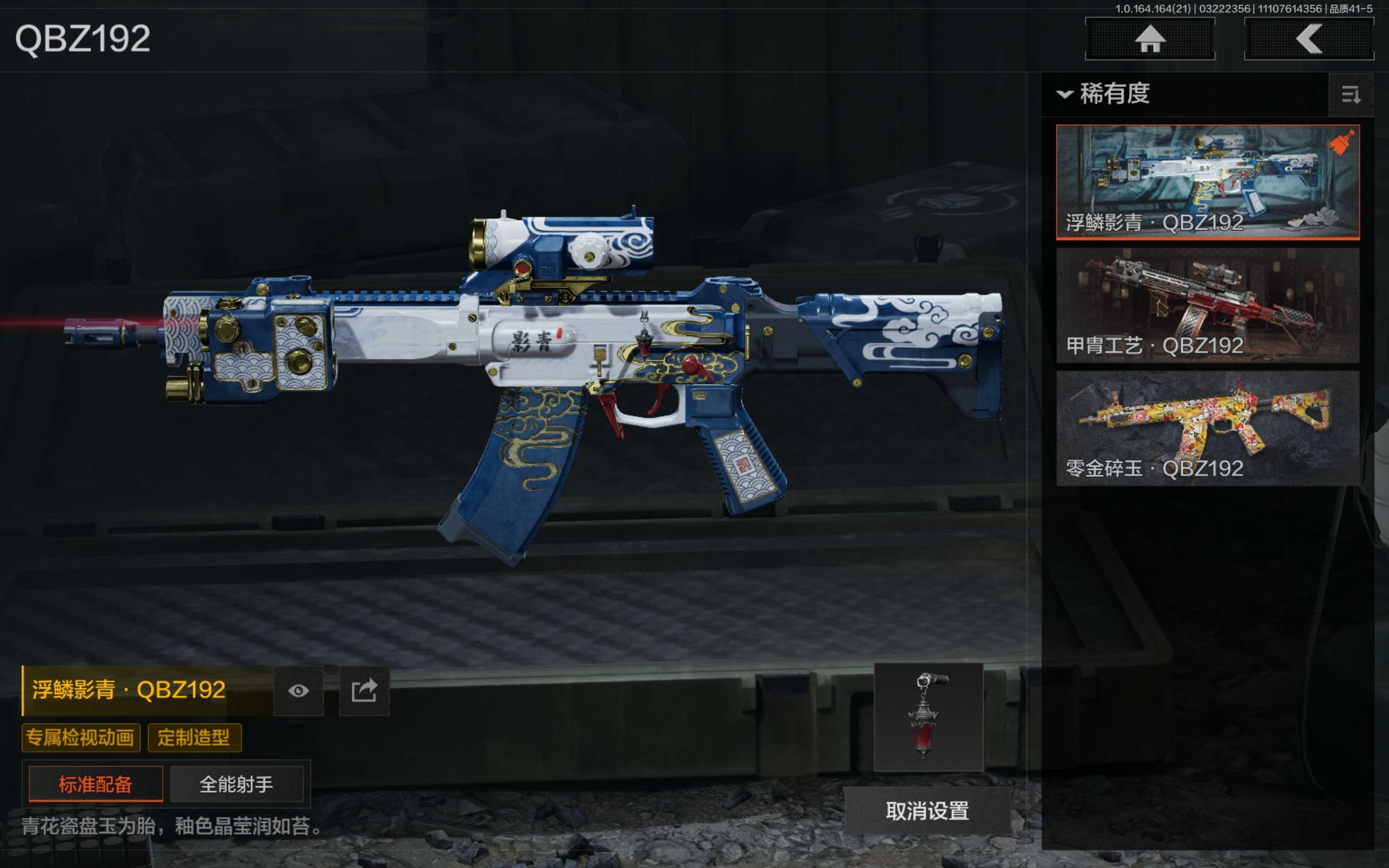Switch to the 标准配备 tab
Image resolution: width=1389 pixels, height=868 pixels.
coord(96,784)
